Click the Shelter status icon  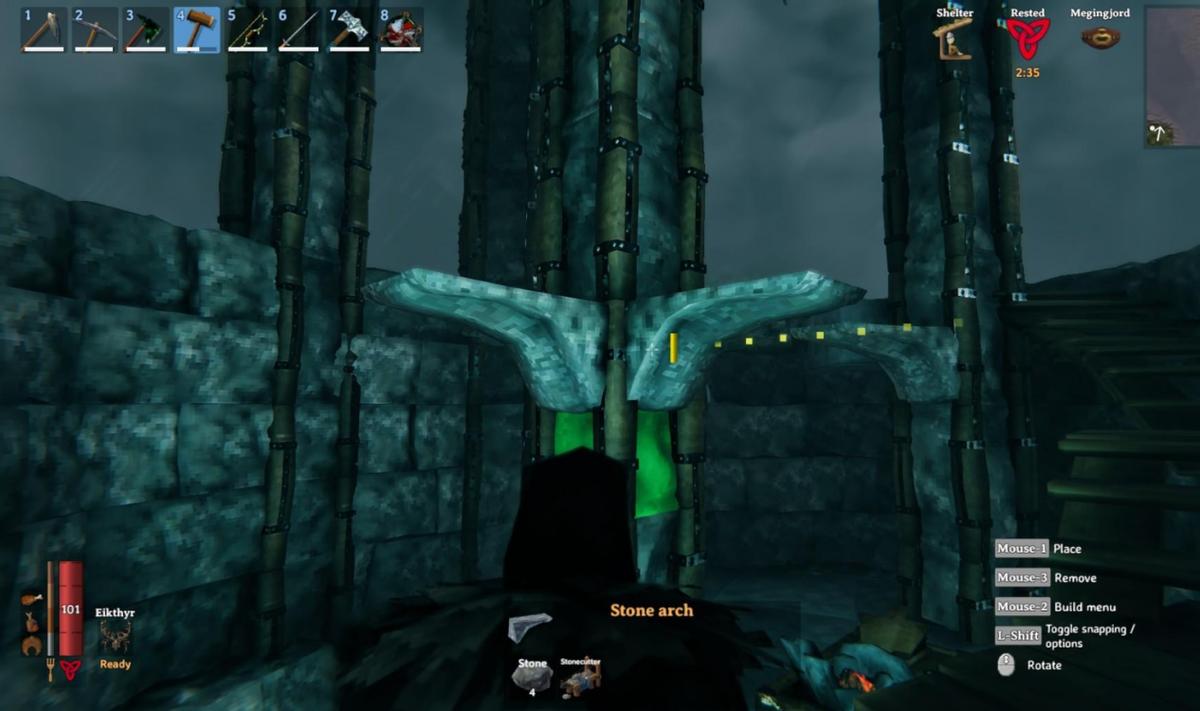[954, 39]
